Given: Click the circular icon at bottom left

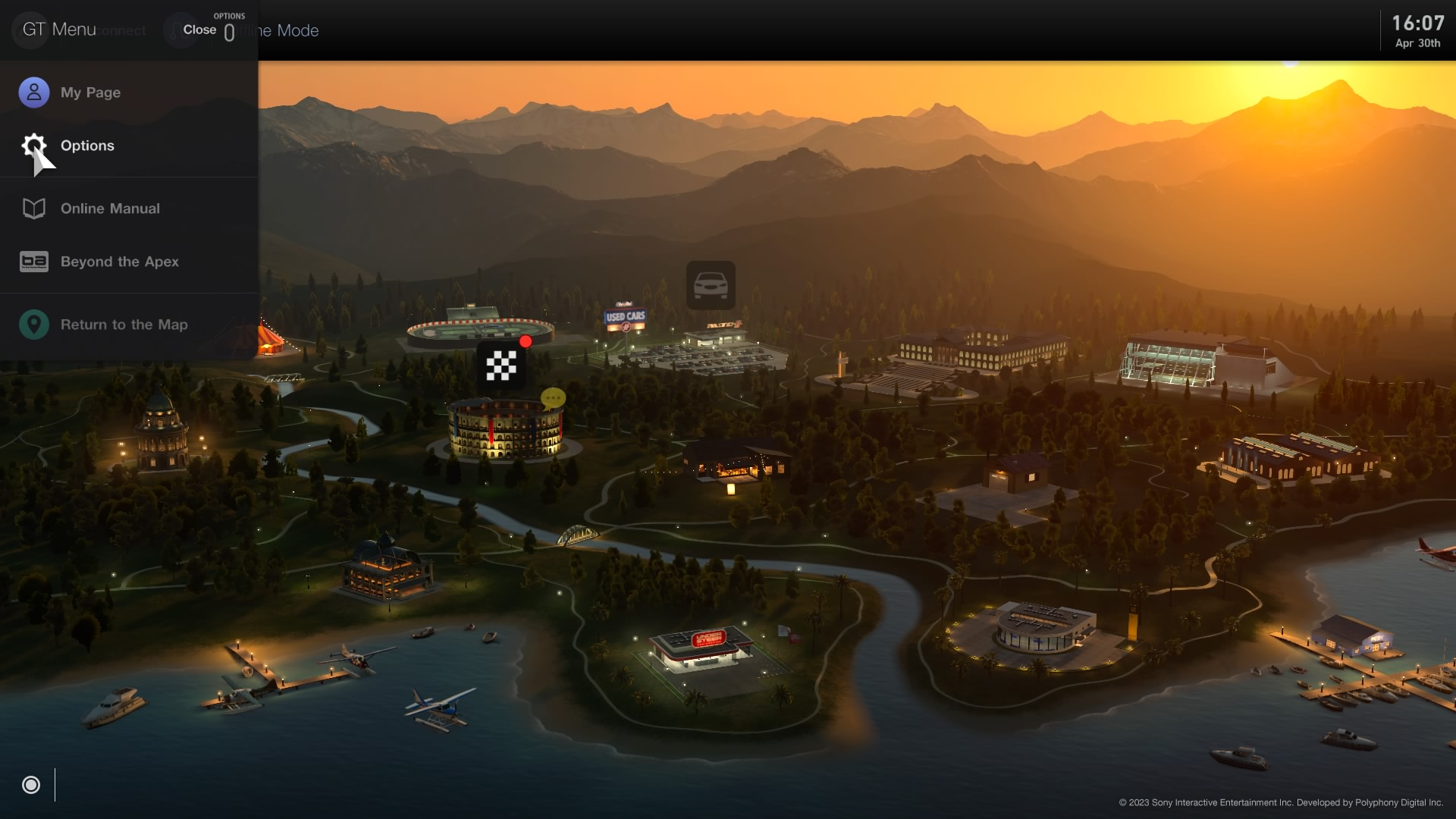Looking at the screenshot, I should pyautogui.click(x=31, y=785).
